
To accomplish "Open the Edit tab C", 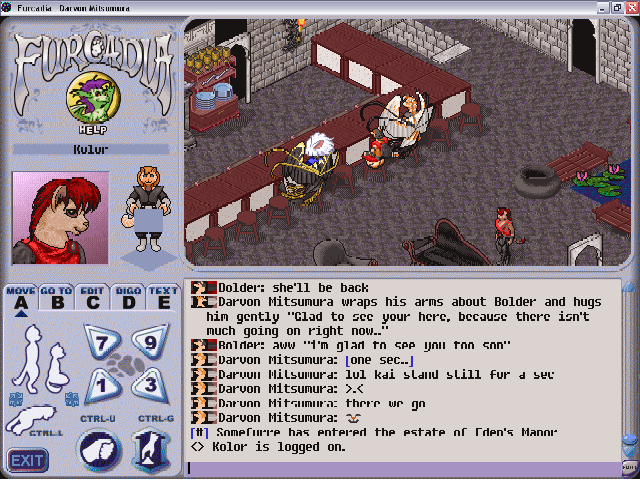I will coord(92,298).
